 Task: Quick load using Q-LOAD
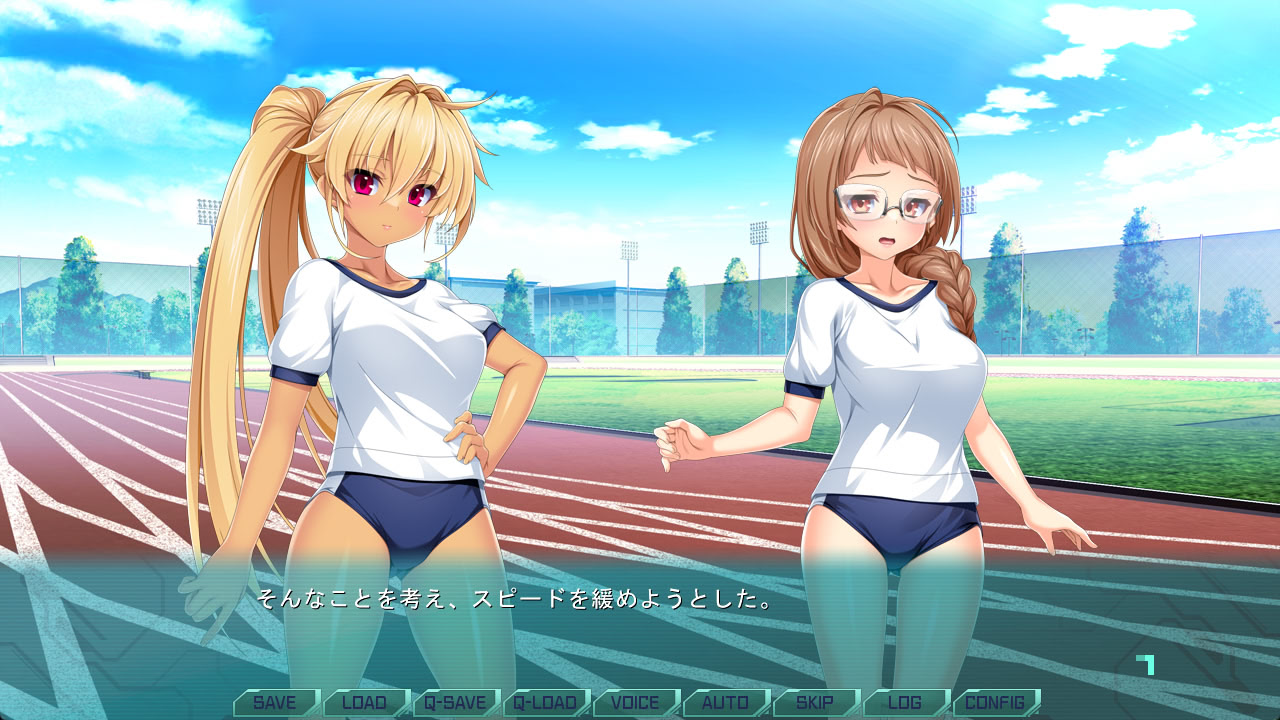(x=545, y=703)
